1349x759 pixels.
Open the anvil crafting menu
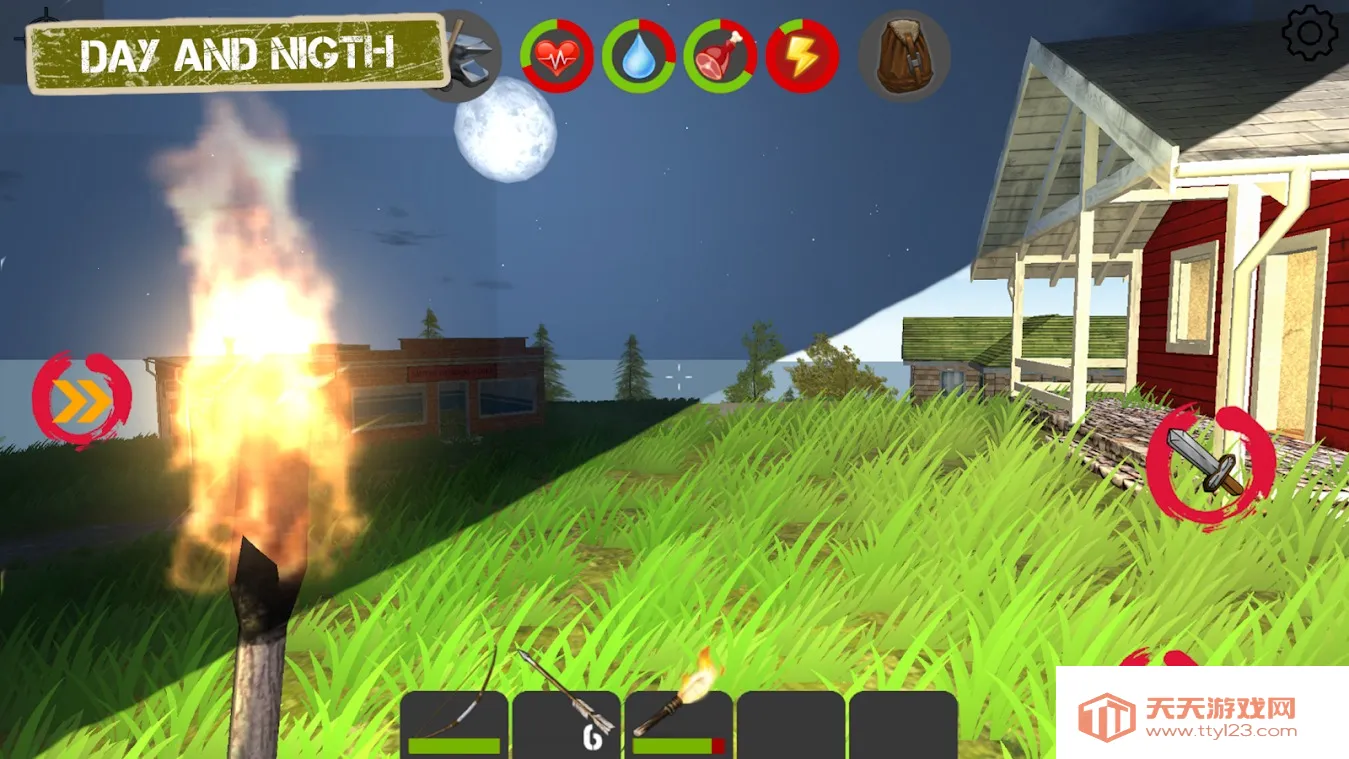click(465, 58)
